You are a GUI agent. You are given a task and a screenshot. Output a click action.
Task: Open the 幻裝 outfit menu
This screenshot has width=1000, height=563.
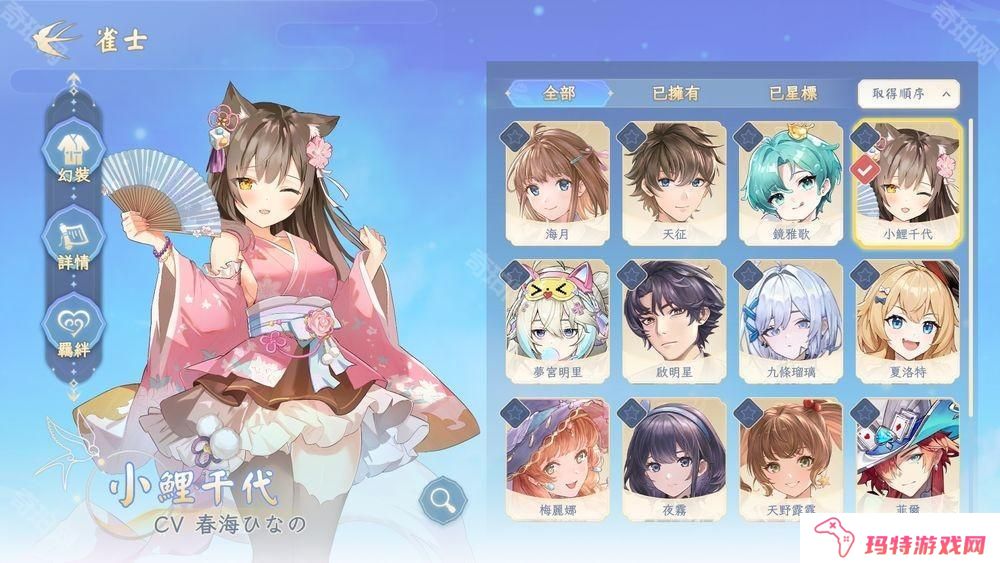tap(73, 155)
